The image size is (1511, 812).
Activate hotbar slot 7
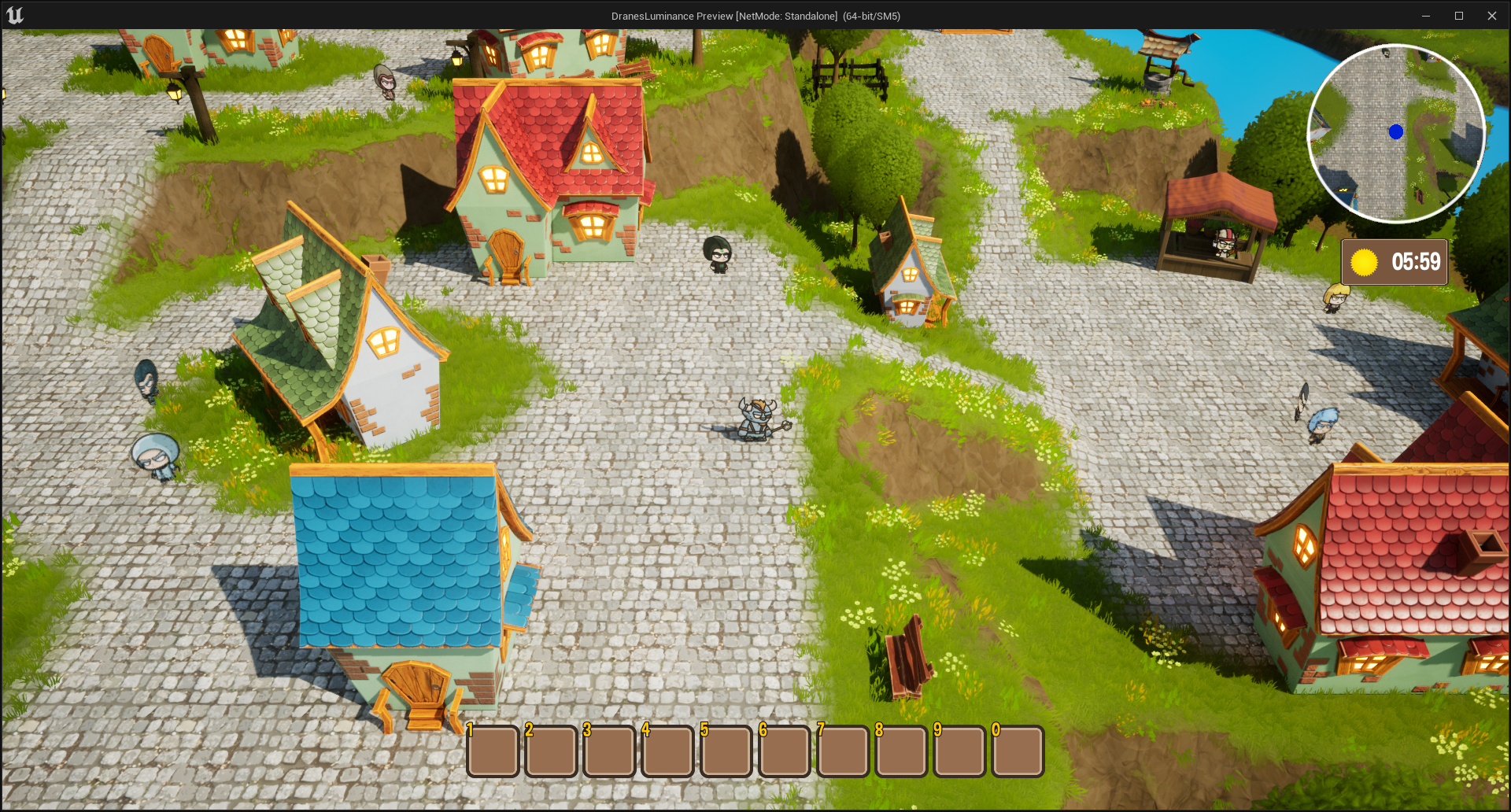coord(842,751)
